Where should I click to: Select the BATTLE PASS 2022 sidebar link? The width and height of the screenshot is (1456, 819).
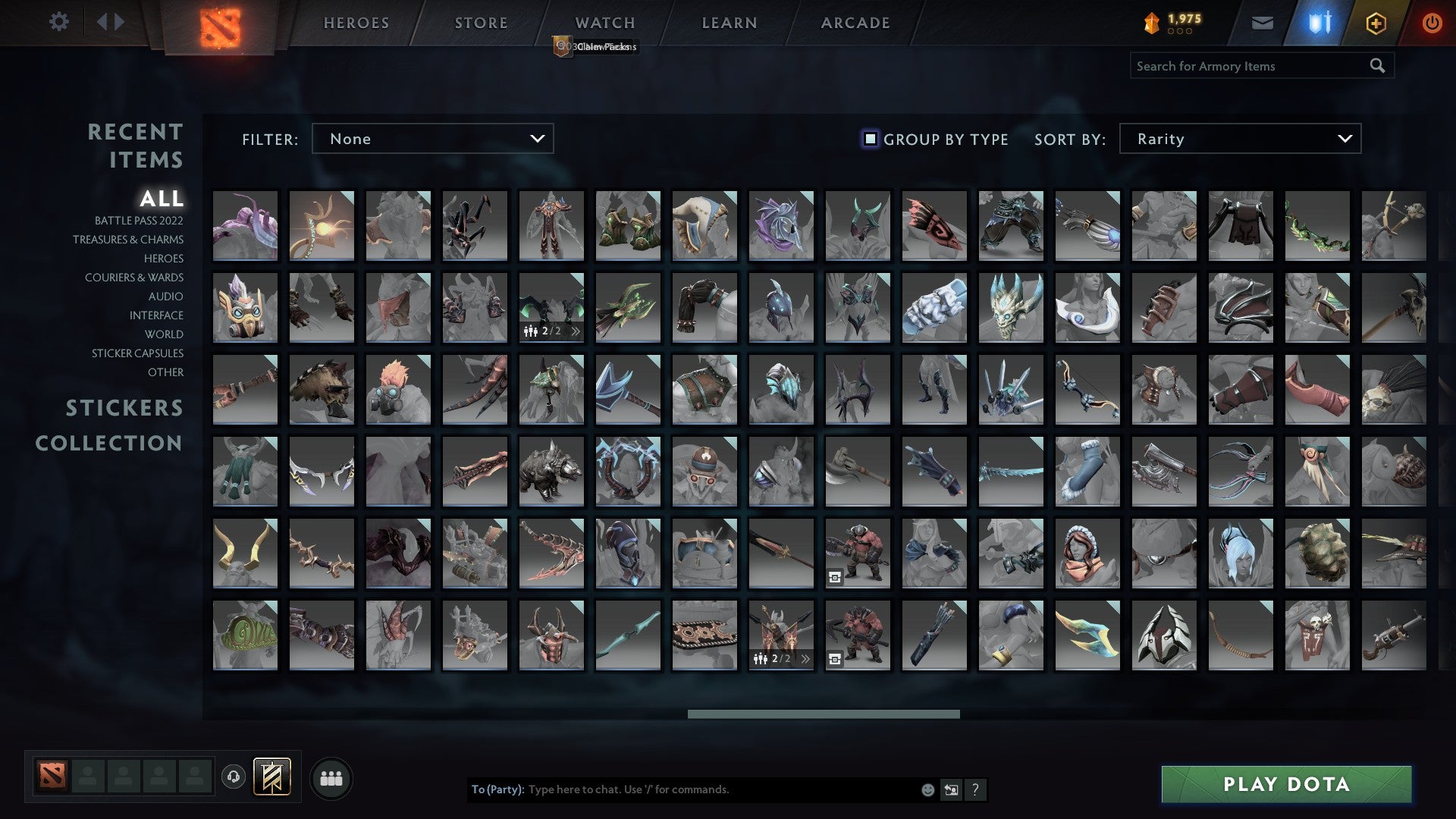(139, 221)
